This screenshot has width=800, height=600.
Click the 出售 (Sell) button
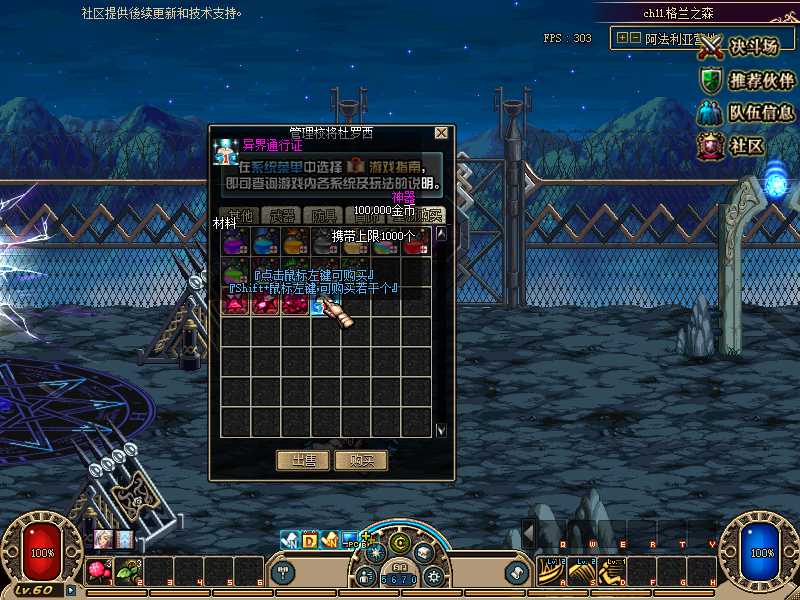point(302,461)
